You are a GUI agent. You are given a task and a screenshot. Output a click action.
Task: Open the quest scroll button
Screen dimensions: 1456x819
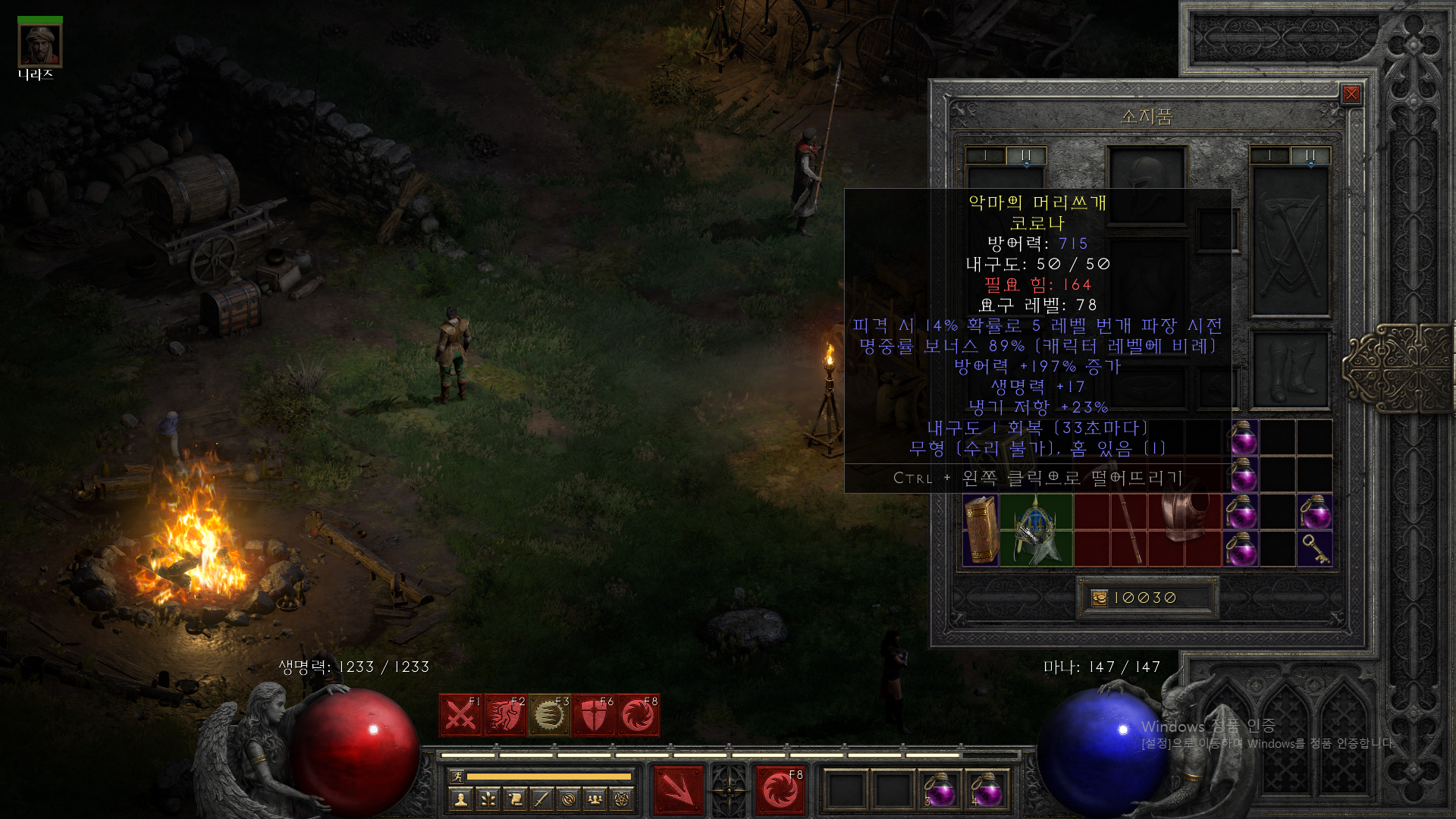click(x=515, y=799)
